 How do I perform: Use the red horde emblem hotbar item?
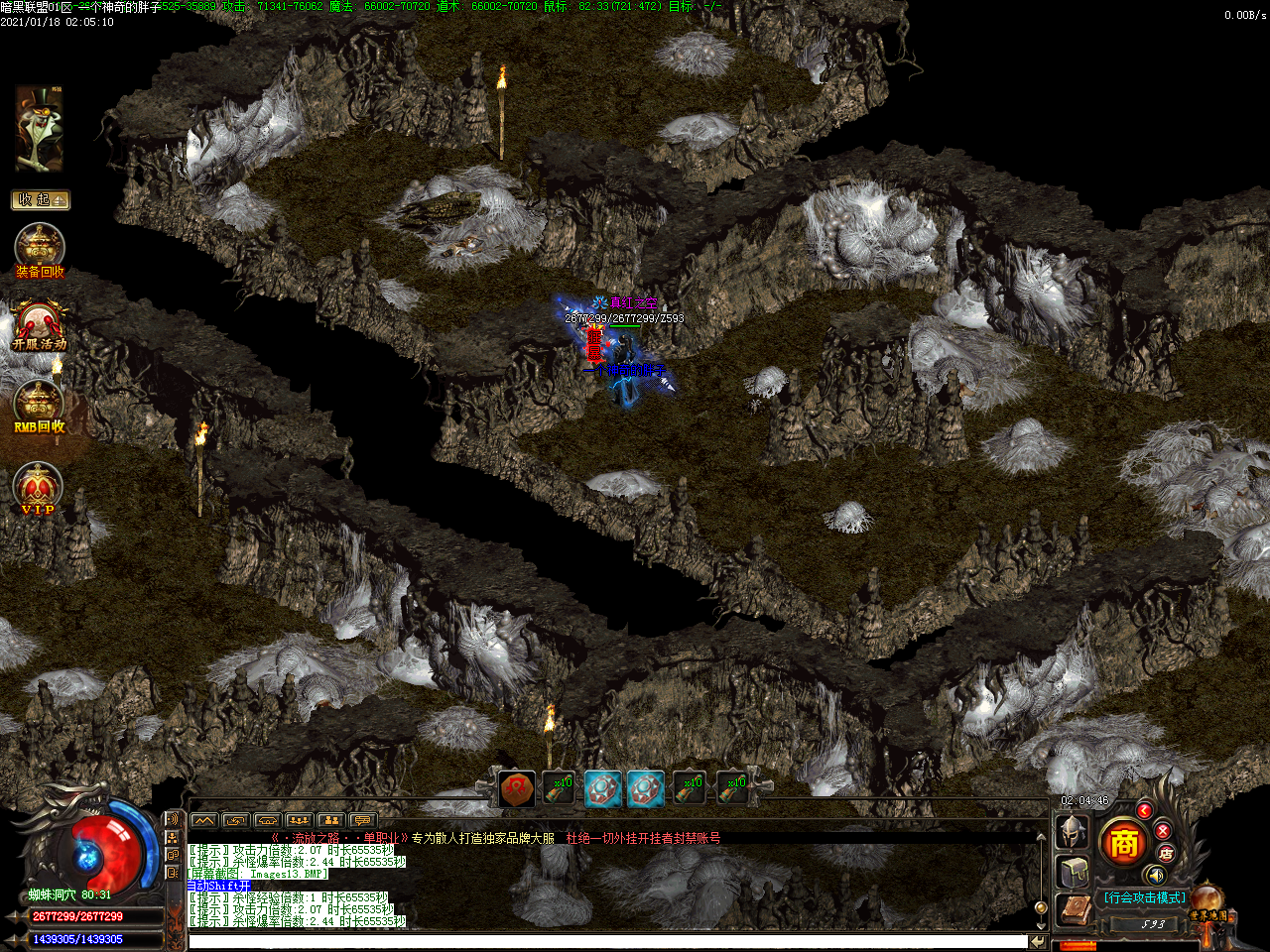[x=516, y=789]
